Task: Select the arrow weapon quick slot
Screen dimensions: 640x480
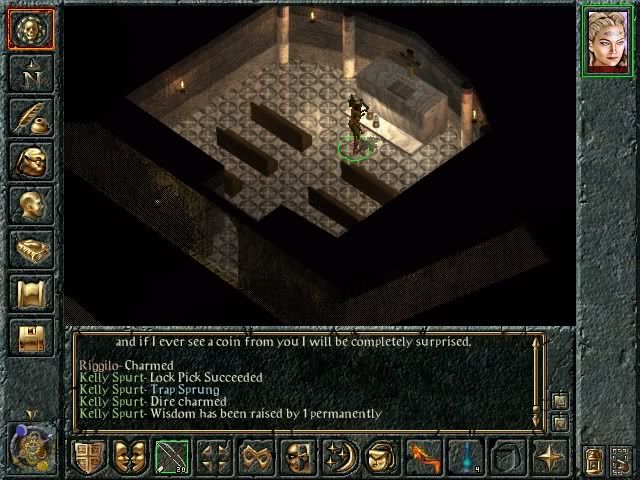Action: click(171, 458)
